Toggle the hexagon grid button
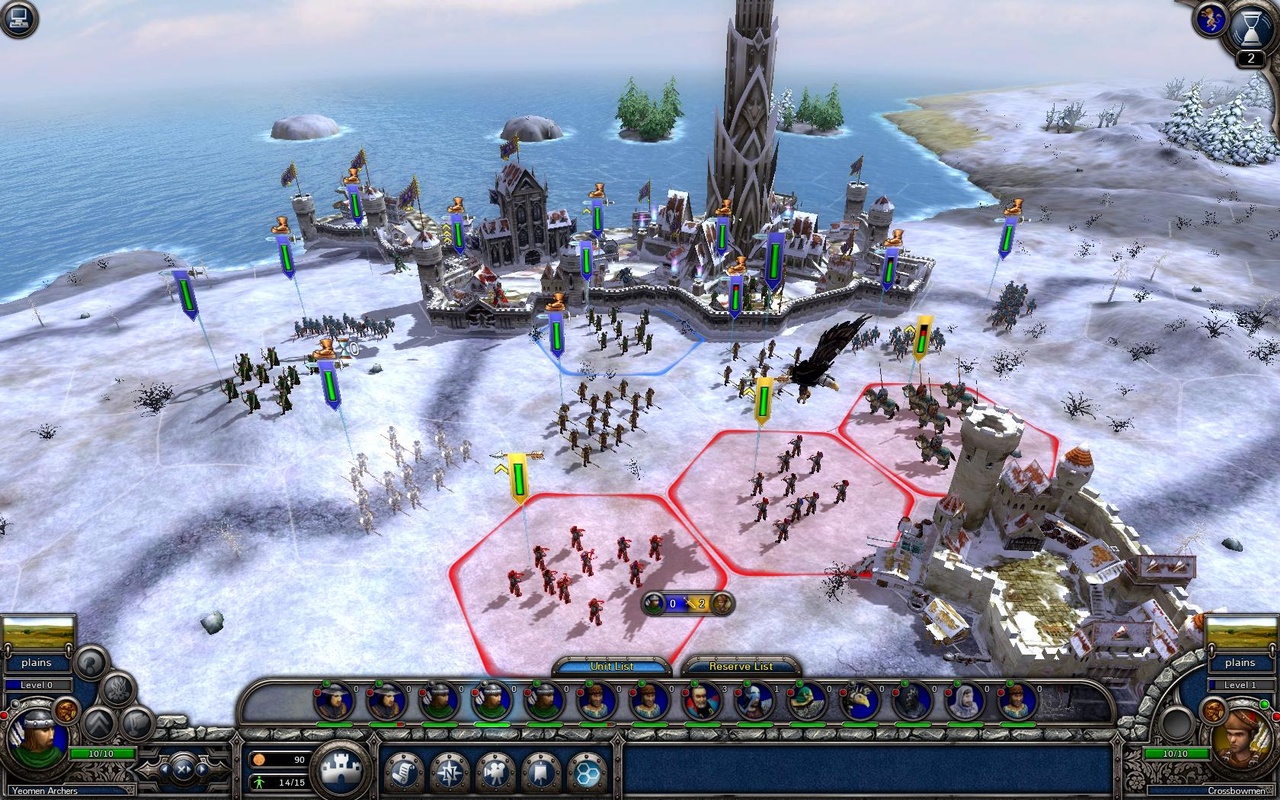The height and width of the screenshot is (800, 1280). tap(587, 771)
